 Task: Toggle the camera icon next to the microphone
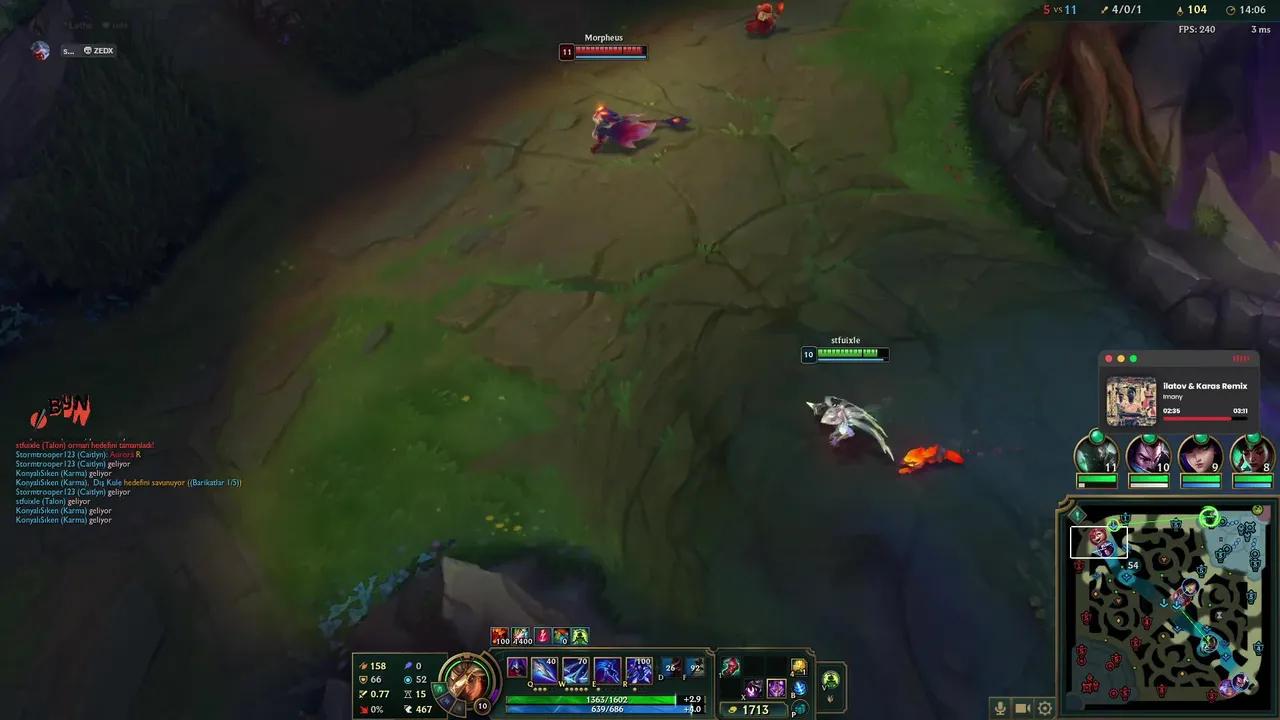(x=1023, y=707)
